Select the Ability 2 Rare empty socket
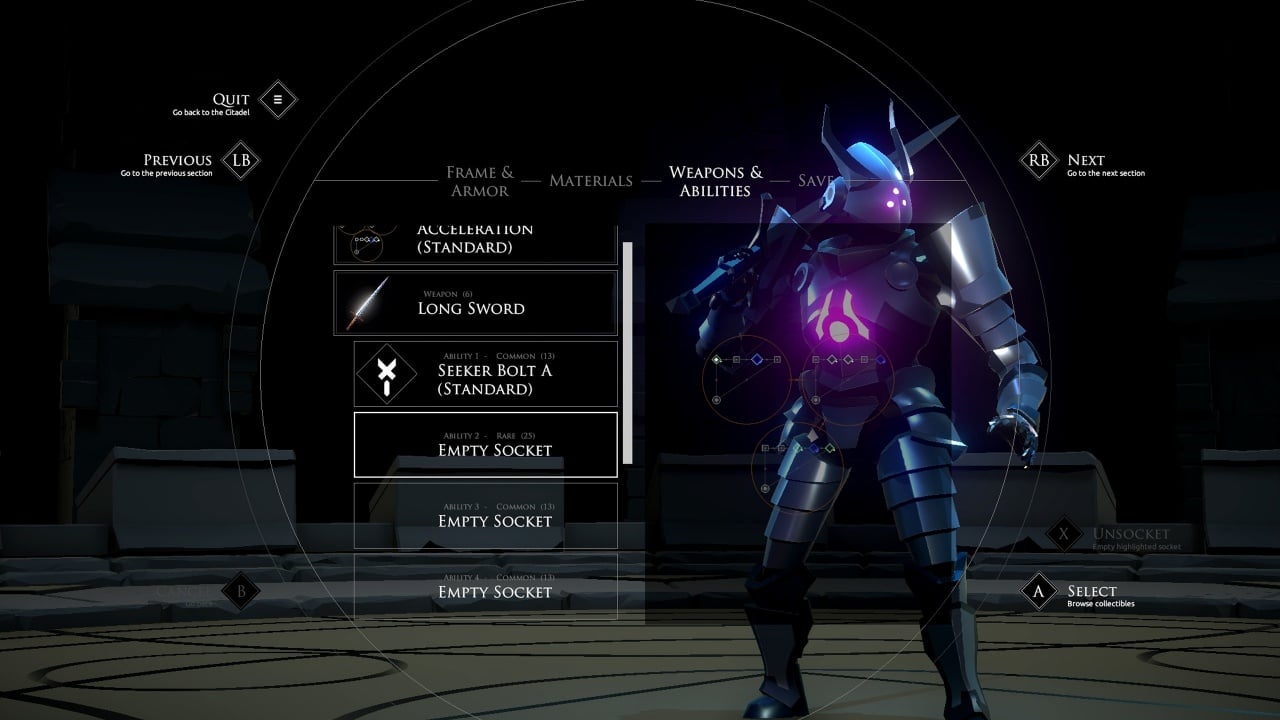The width and height of the screenshot is (1280, 720). point(486,444)
